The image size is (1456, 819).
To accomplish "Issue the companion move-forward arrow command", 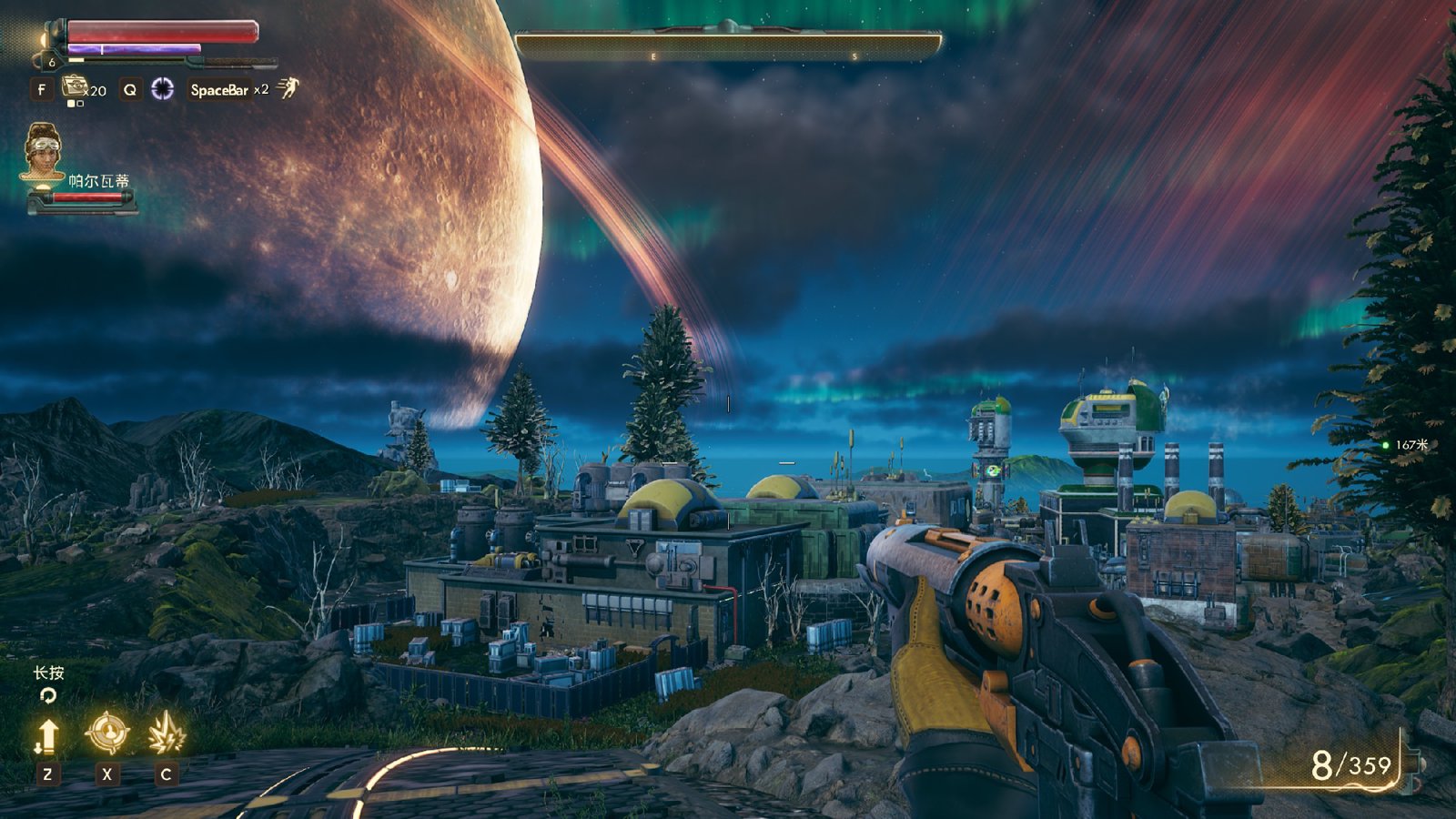I will (x=47, y=735).
